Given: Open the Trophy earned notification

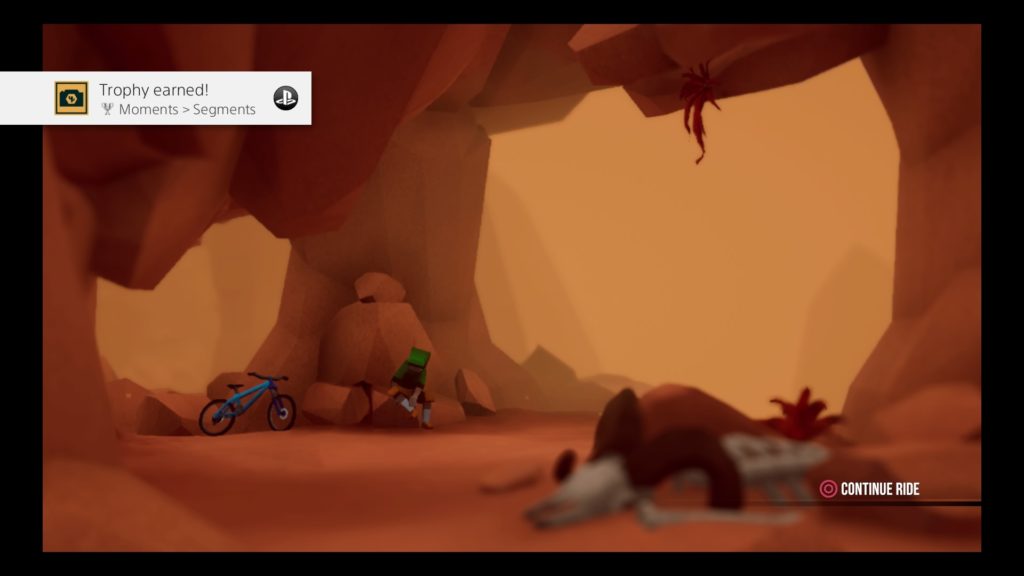Looking at the screenshot, I should [177, 98].
